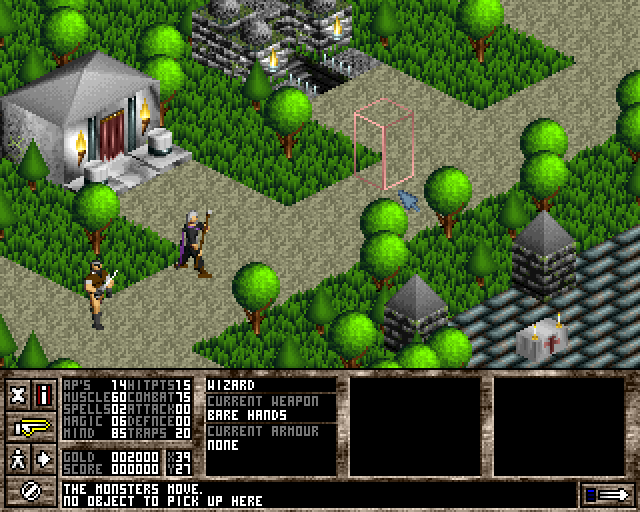Viewport: 640px width, 512px height.
Task: Click the circular slashed cancel icon
Action: [31, 491]
